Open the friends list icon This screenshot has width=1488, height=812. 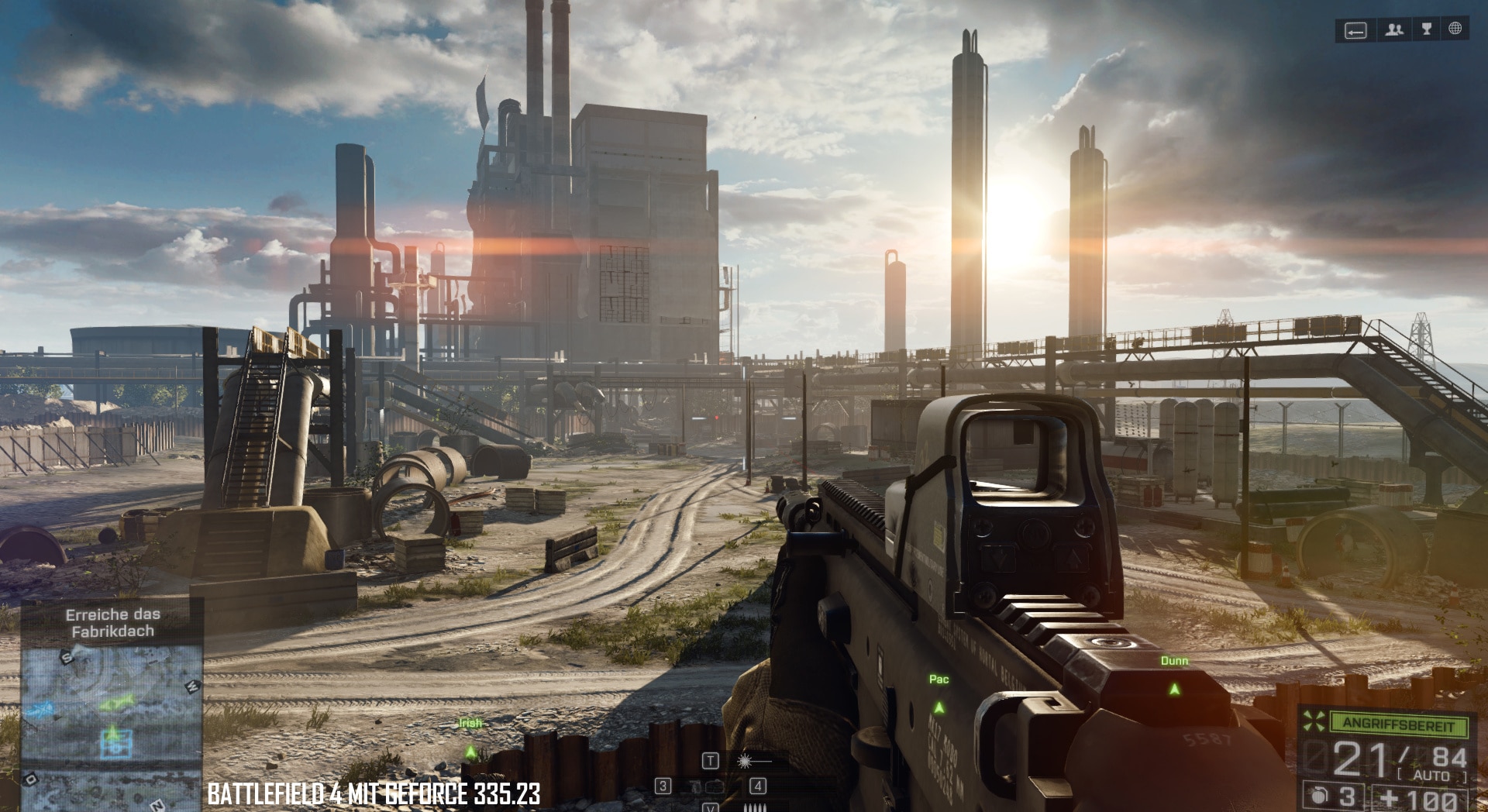pyautogui.click(x=1394, y=30)
